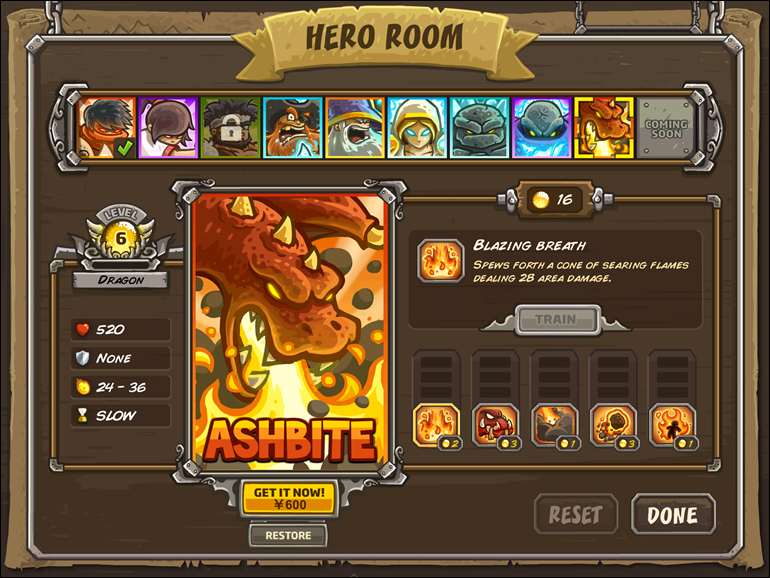
Task: Select the blonde hooded hero portrait
Action: tap(417, 128)
